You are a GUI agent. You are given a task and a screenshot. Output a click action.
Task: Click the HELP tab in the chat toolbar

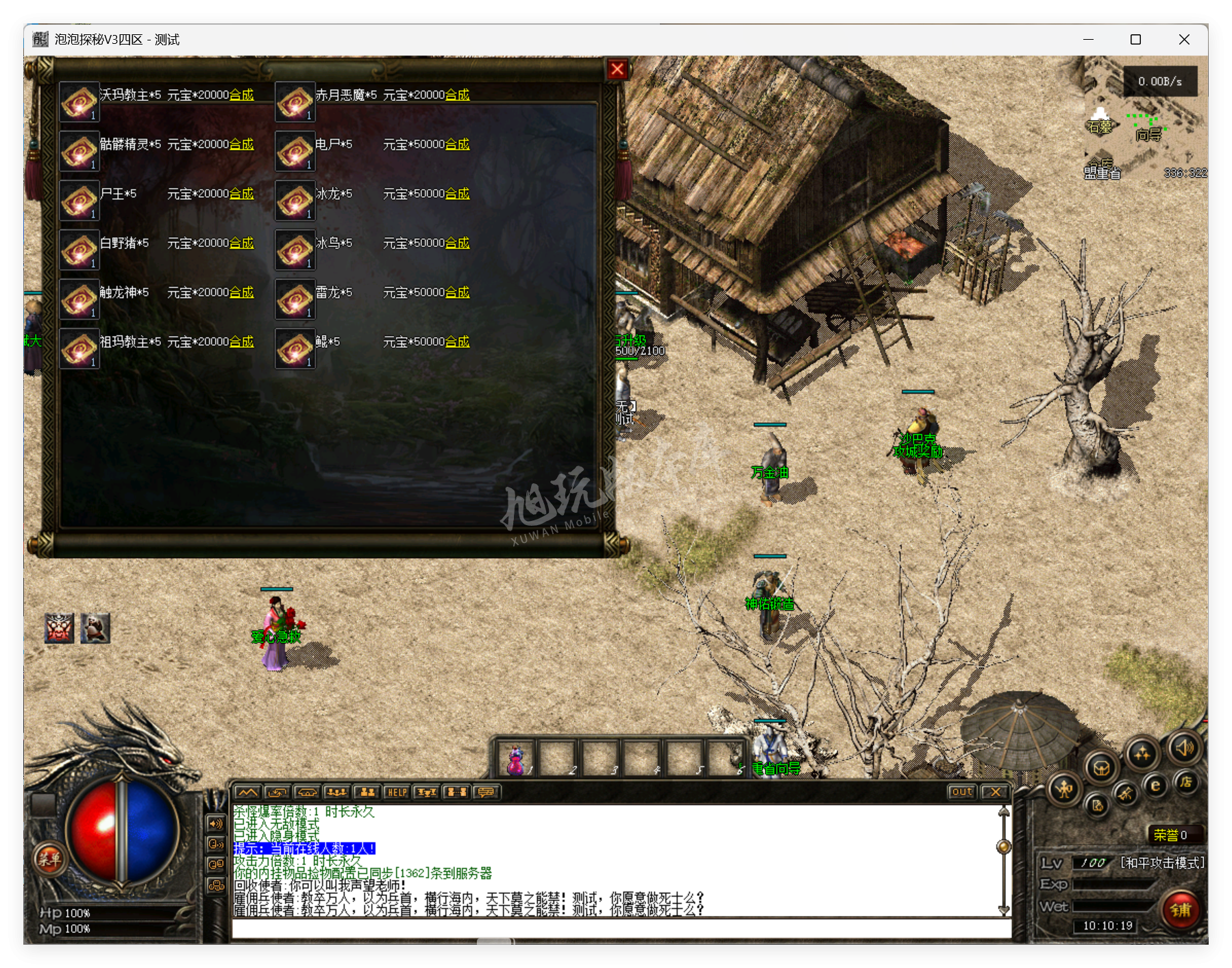397,792
